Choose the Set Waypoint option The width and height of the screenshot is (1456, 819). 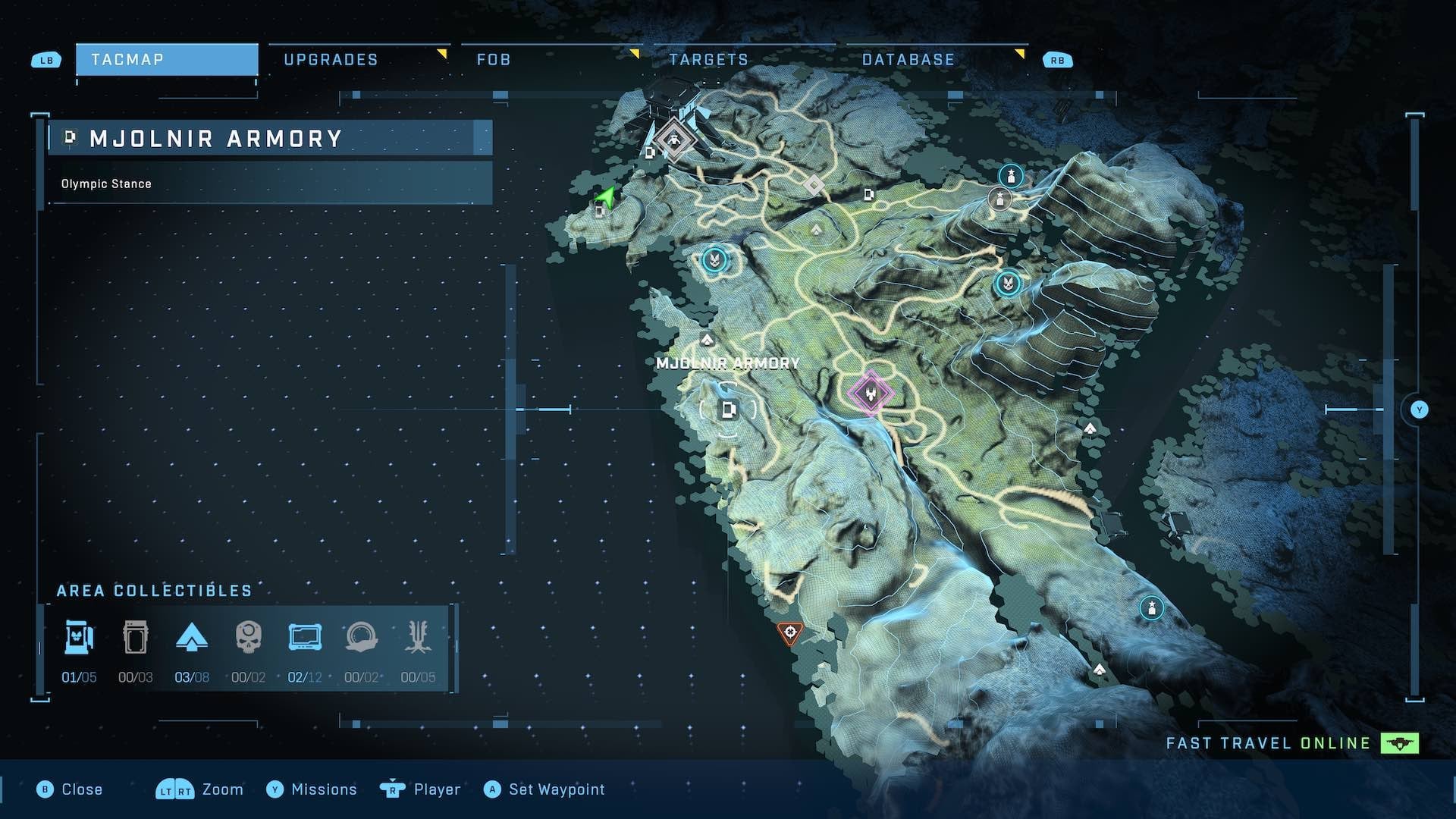coord(544,789)
